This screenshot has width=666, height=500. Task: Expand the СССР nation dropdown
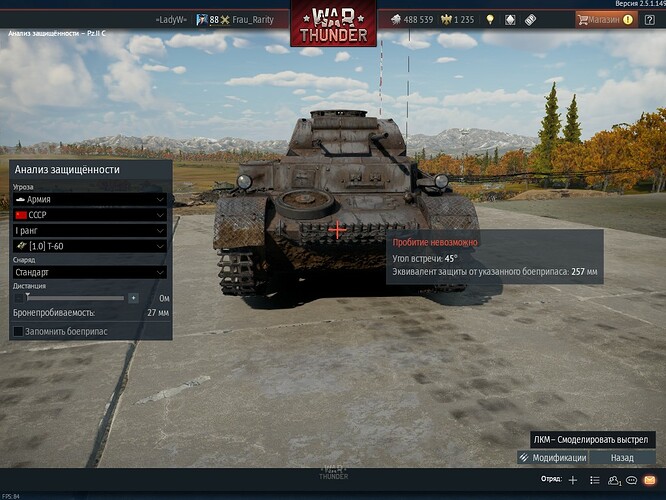coord(88,215)
